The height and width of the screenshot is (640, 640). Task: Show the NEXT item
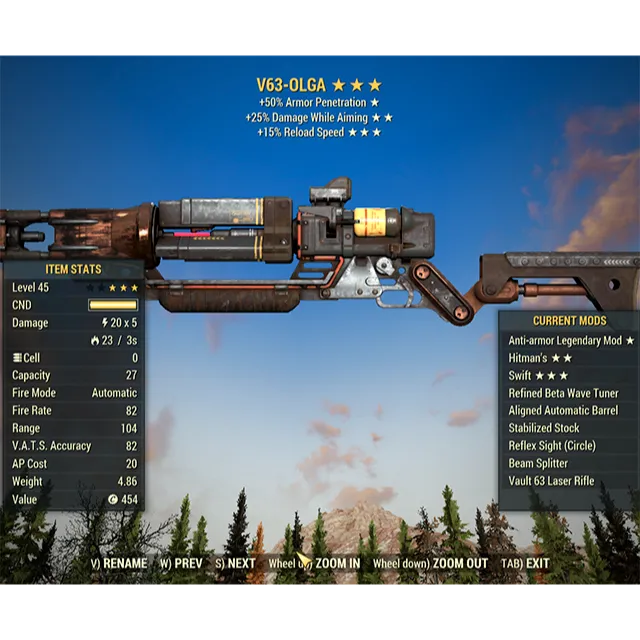tap(235, 563)
